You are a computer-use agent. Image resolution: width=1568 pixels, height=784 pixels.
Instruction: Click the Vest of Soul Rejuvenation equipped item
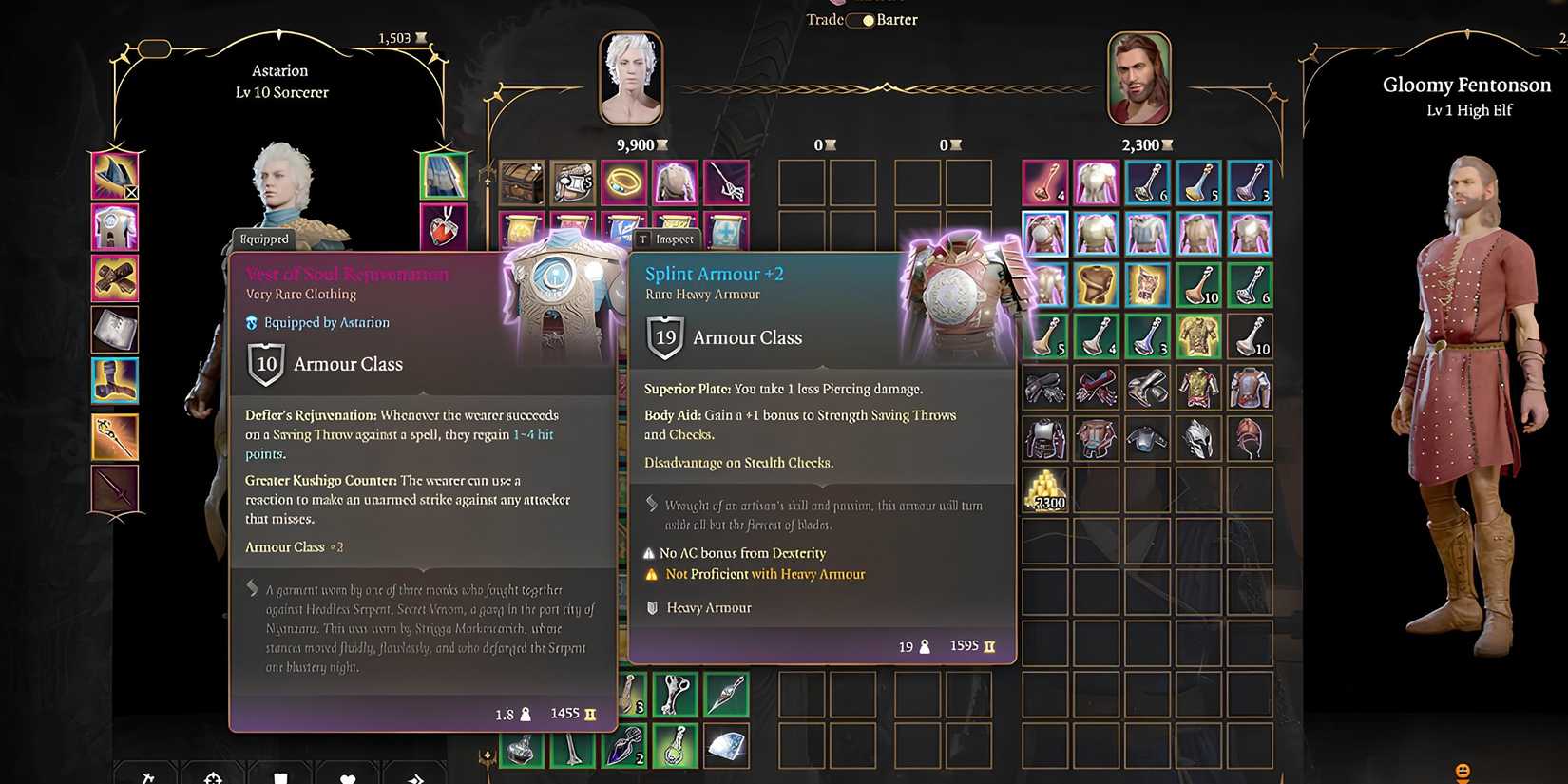click(x=115, y=227)
